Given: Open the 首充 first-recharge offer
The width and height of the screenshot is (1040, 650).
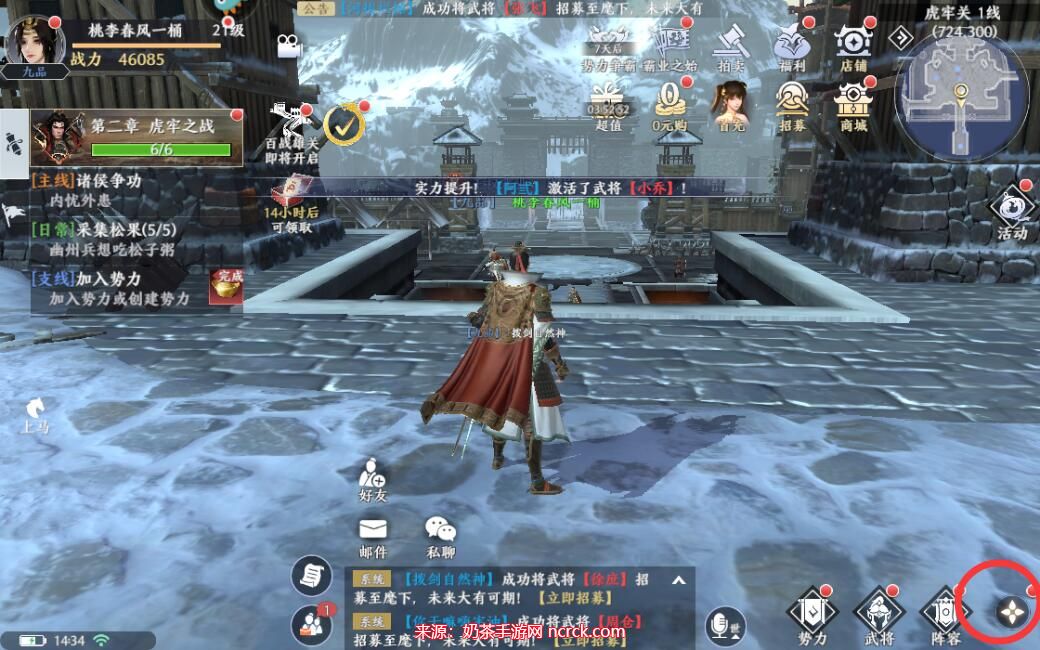Looking at the screenshot, I should [731, 104].
